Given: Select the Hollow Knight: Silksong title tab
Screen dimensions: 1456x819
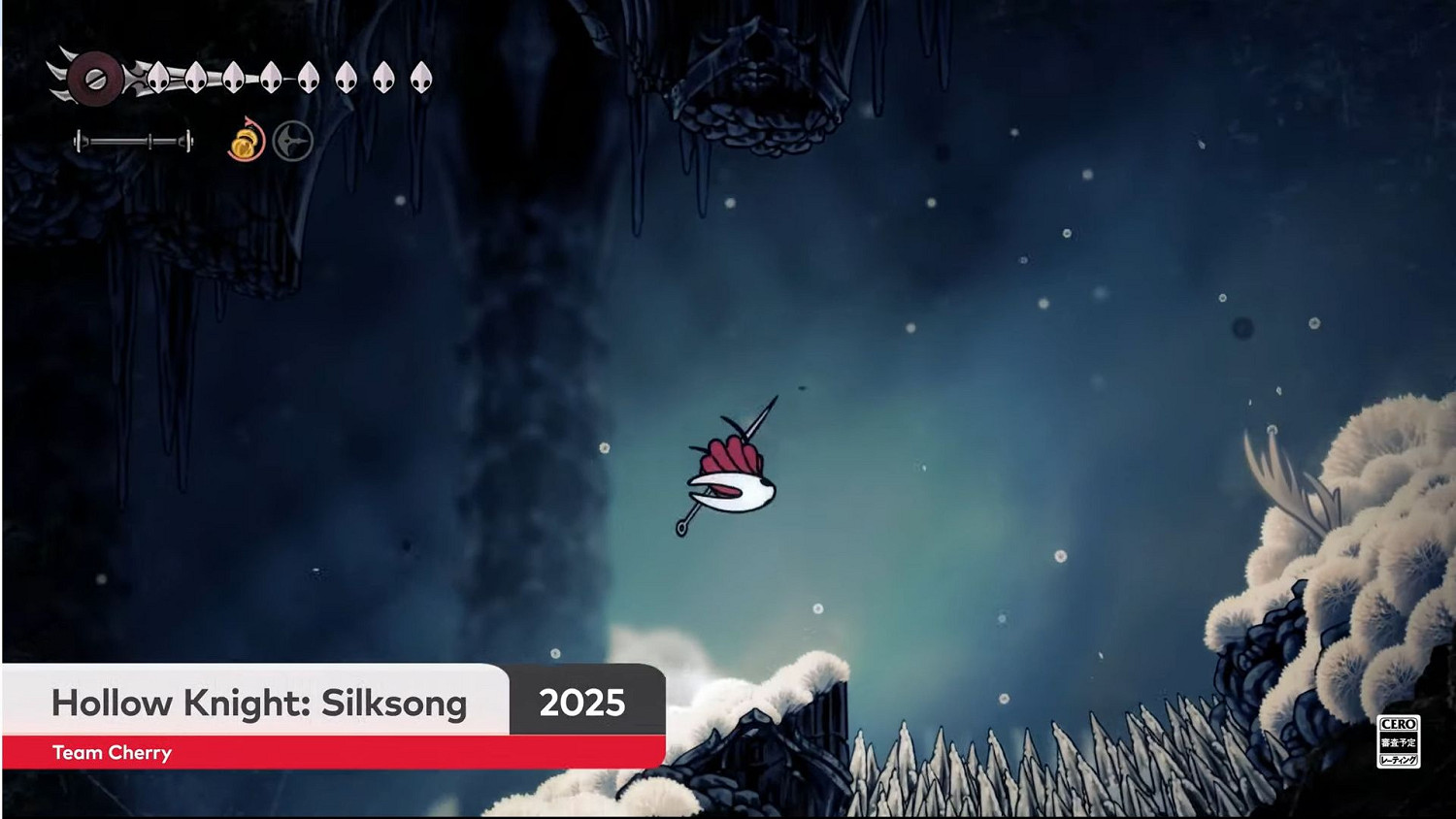Looking at the screenshot, I should (x=258, y=703).
